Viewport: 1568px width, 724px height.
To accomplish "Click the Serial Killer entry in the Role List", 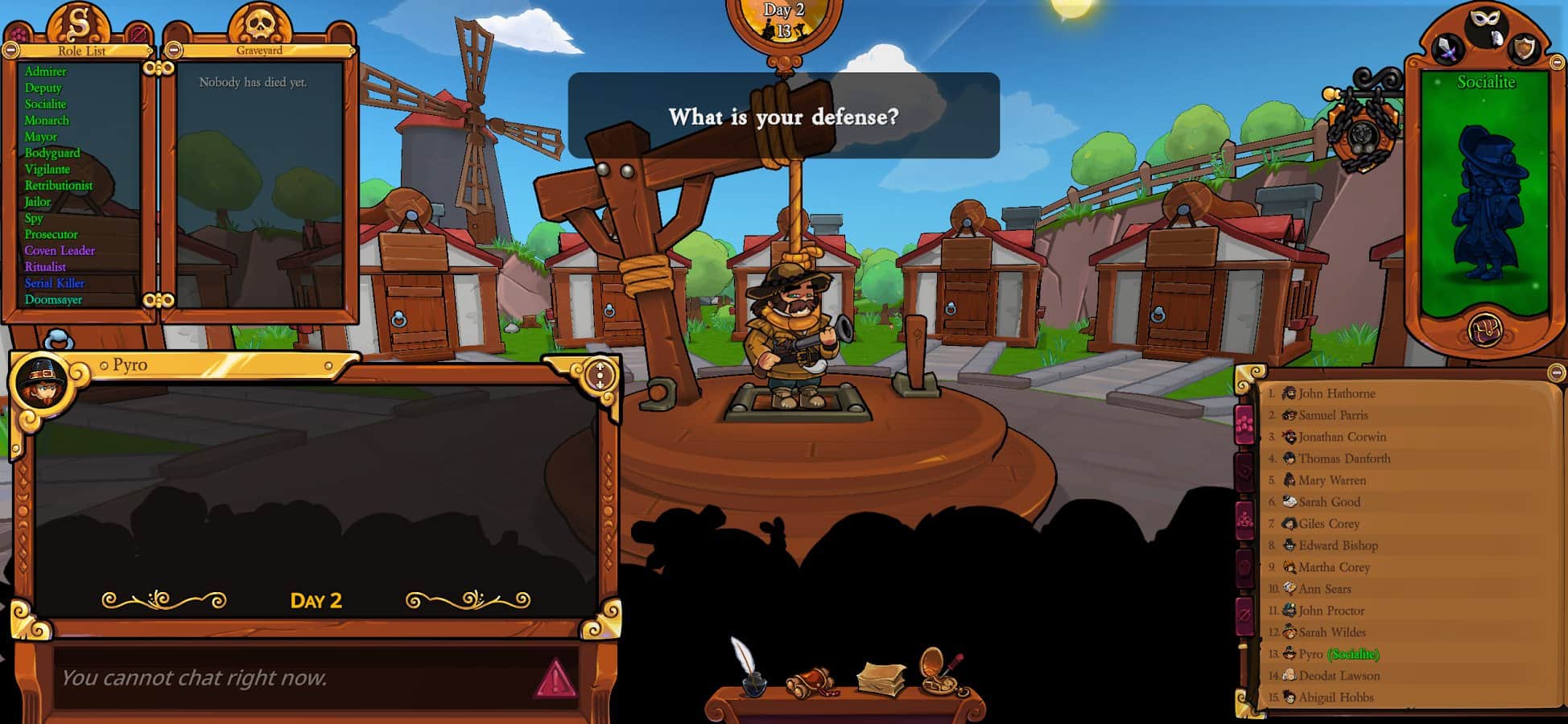I will point(55,282).
